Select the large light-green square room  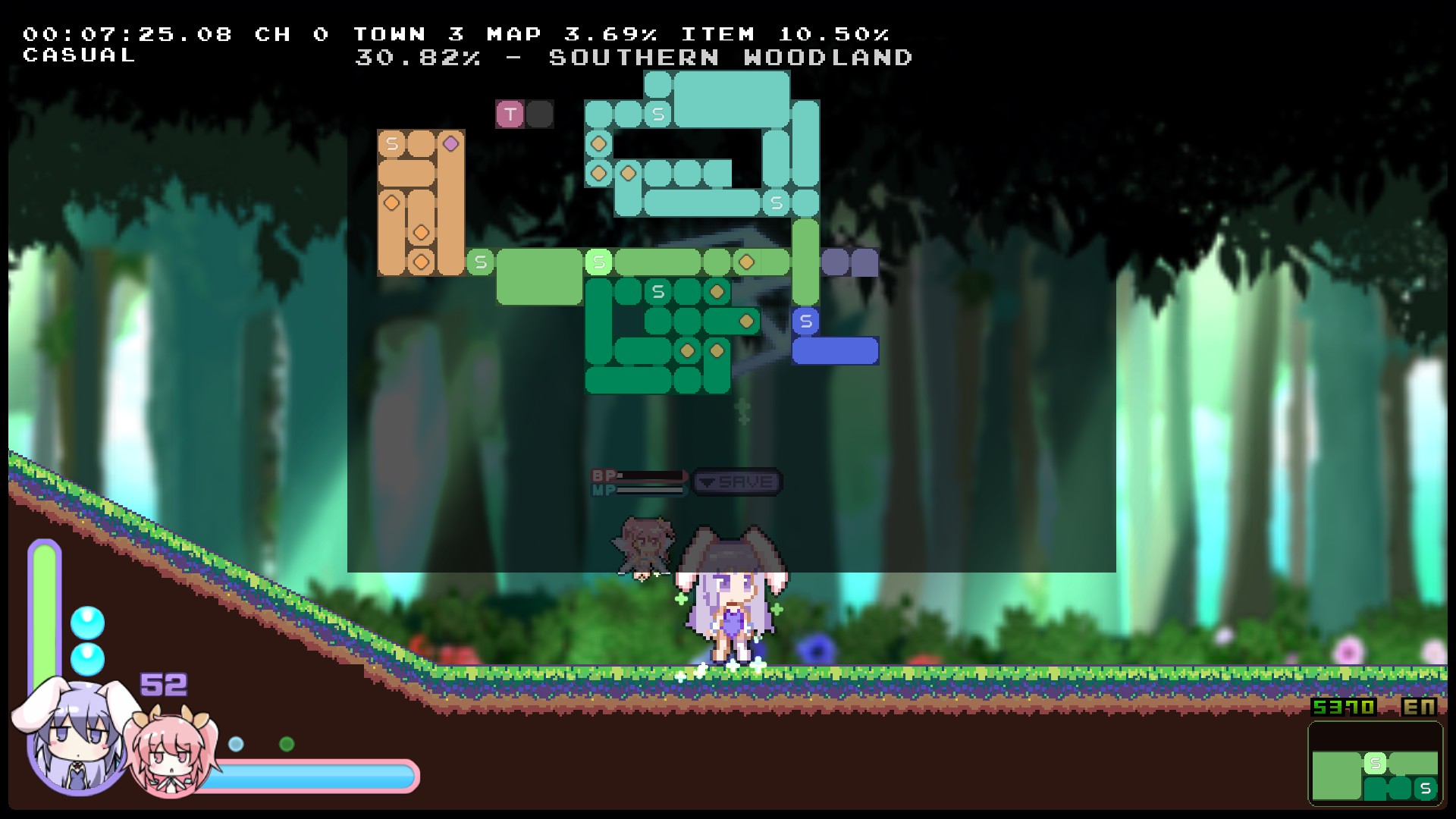539,278
